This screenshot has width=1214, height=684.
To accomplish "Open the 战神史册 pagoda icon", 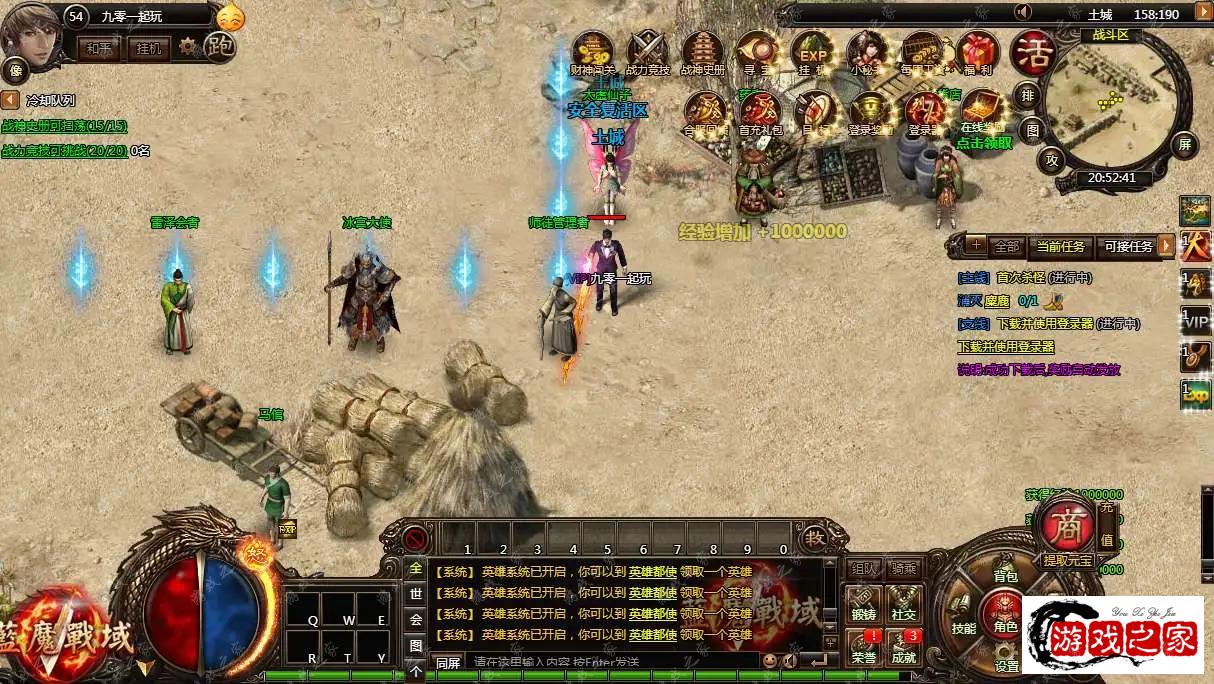I will point(702,52).
